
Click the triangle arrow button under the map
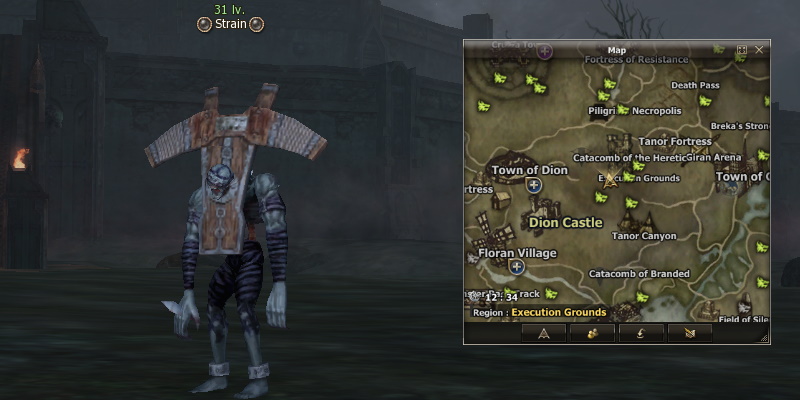point(544,333)
